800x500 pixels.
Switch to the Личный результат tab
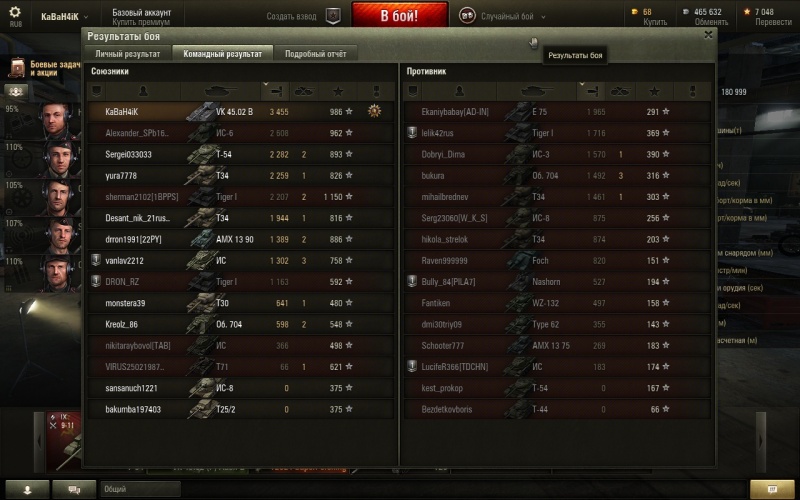pyautogui.click(x=128, y=54)
